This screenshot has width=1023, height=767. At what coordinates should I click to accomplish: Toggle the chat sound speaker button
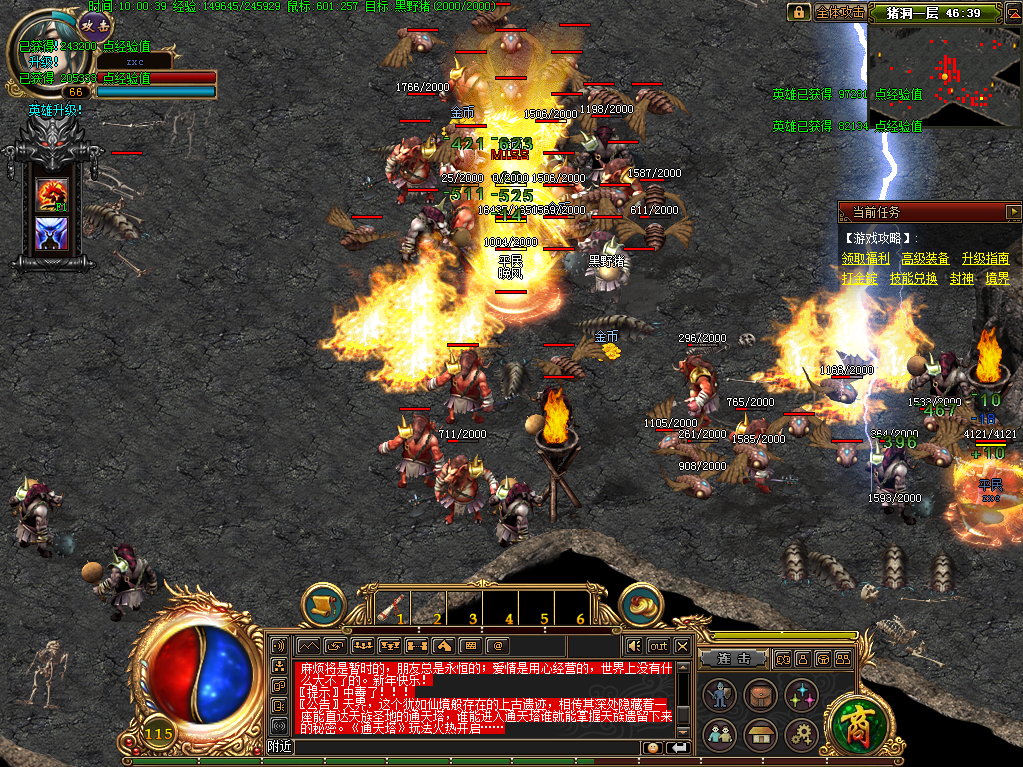click(x=633, y=645)
